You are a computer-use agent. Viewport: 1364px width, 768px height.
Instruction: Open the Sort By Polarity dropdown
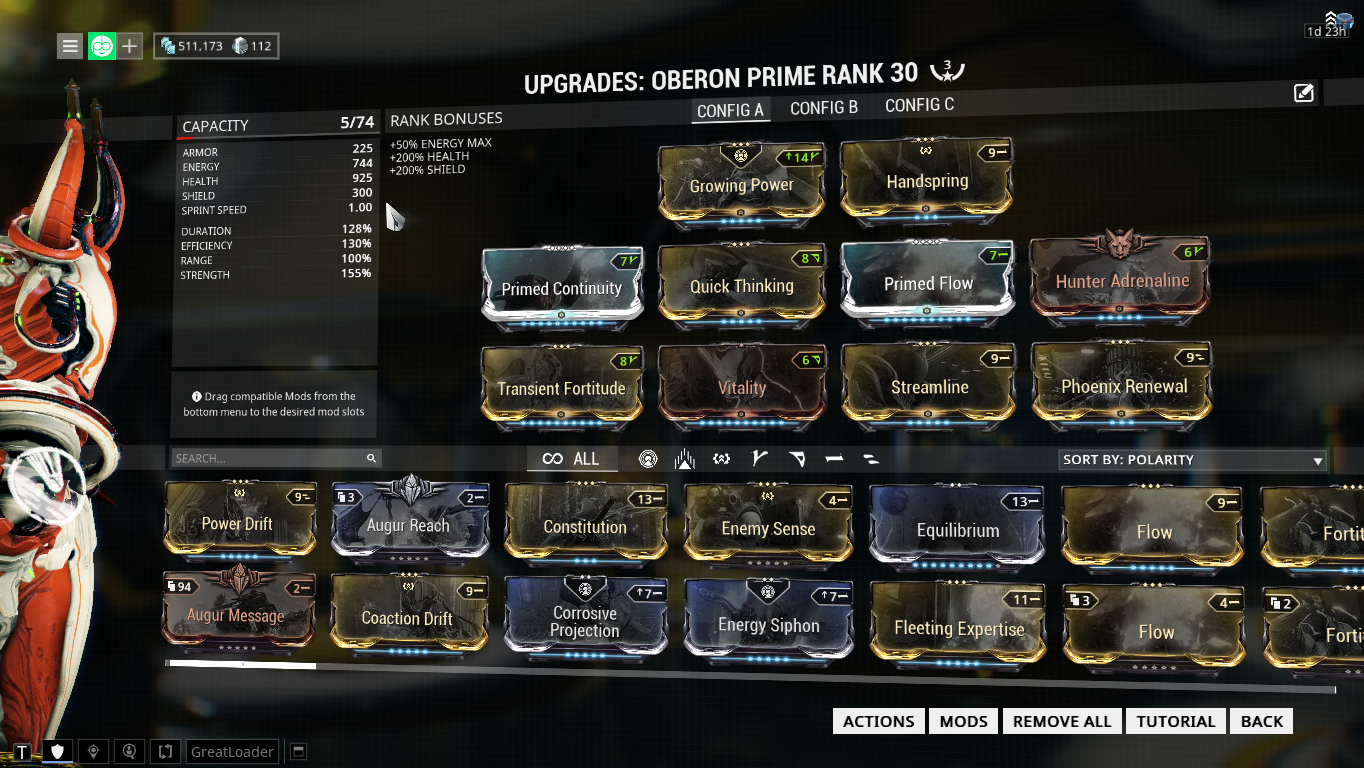coord(1192,460)
